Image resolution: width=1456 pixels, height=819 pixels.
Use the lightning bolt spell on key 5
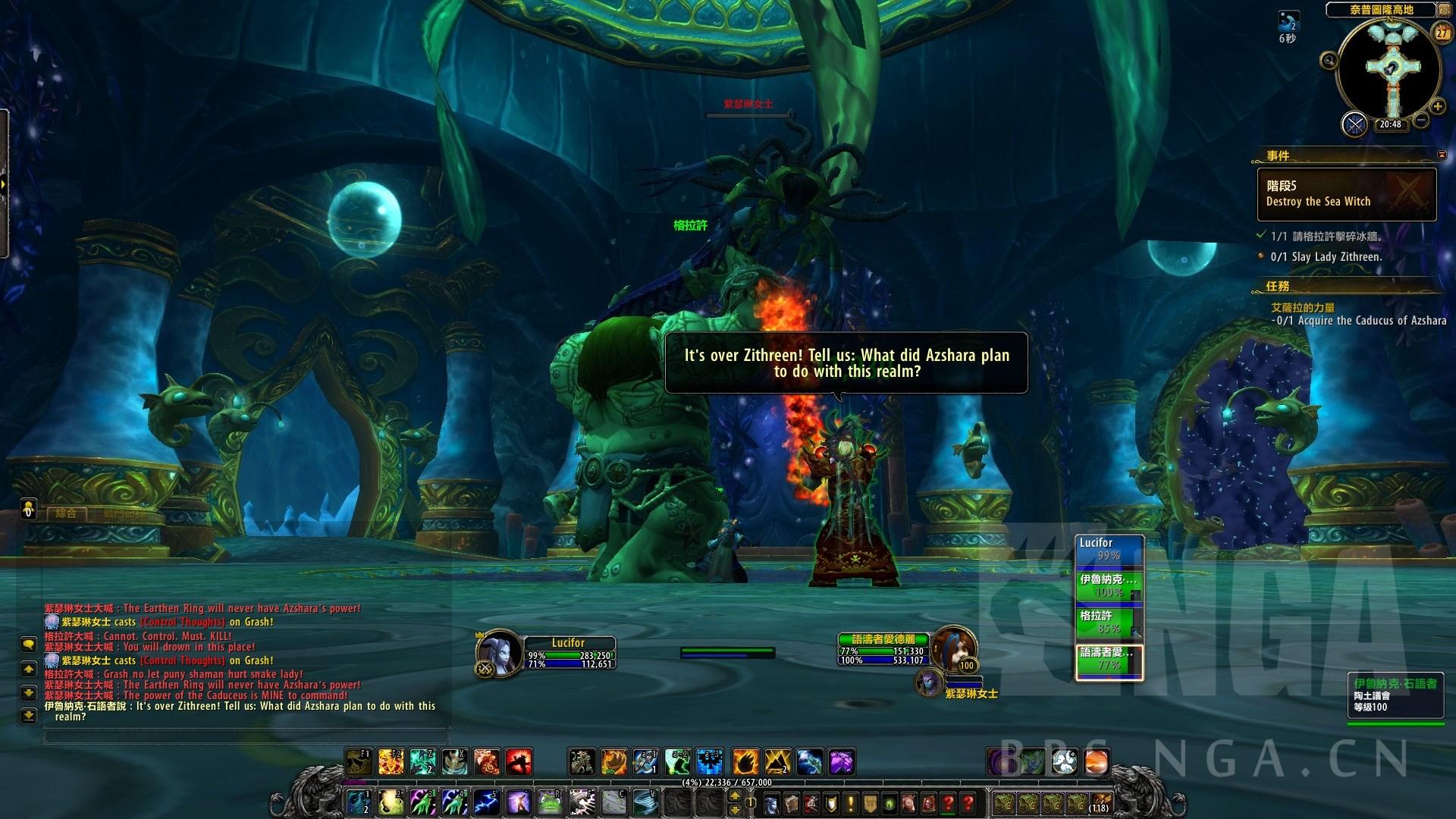486,801
